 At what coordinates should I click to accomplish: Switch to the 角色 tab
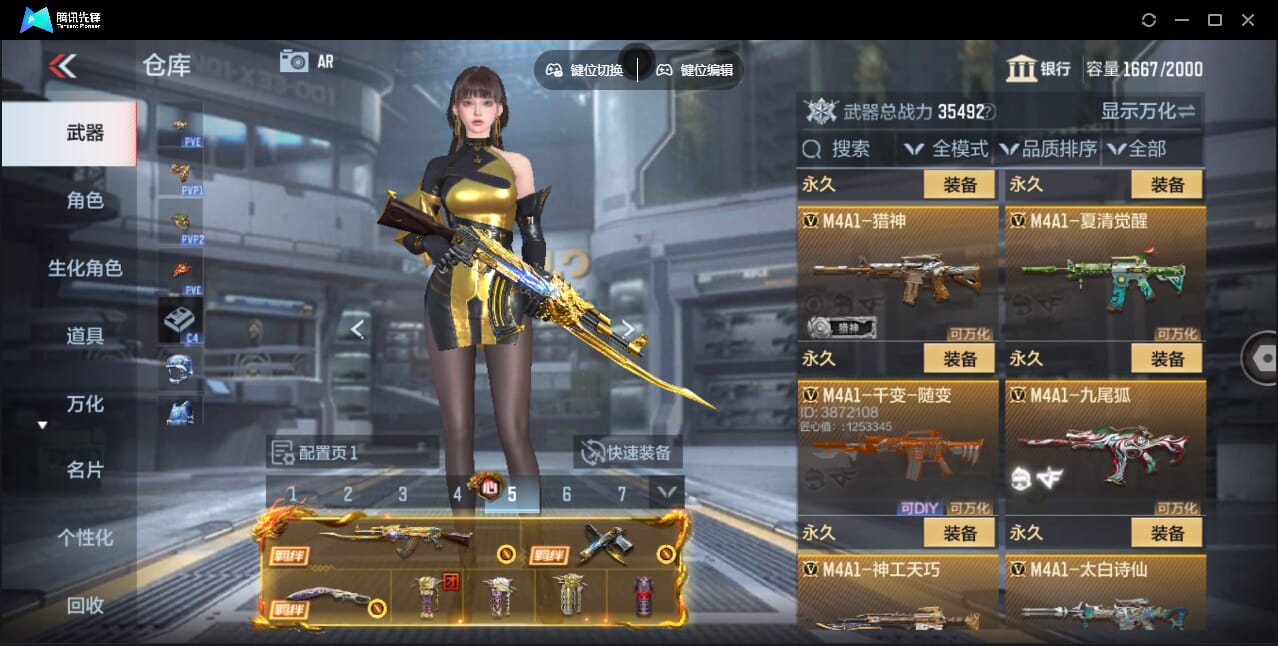(85, 201)
